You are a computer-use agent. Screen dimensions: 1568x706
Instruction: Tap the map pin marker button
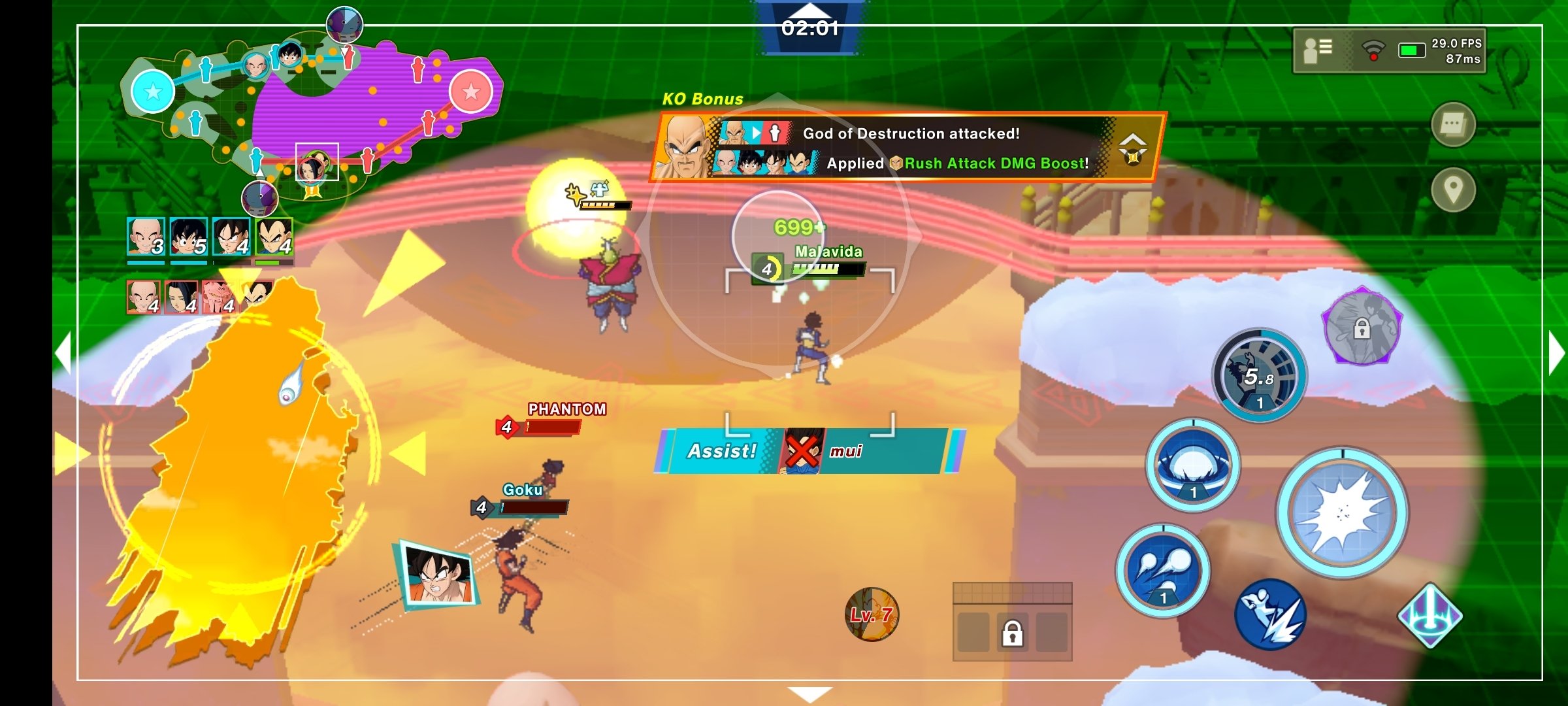pos(1453,190)
